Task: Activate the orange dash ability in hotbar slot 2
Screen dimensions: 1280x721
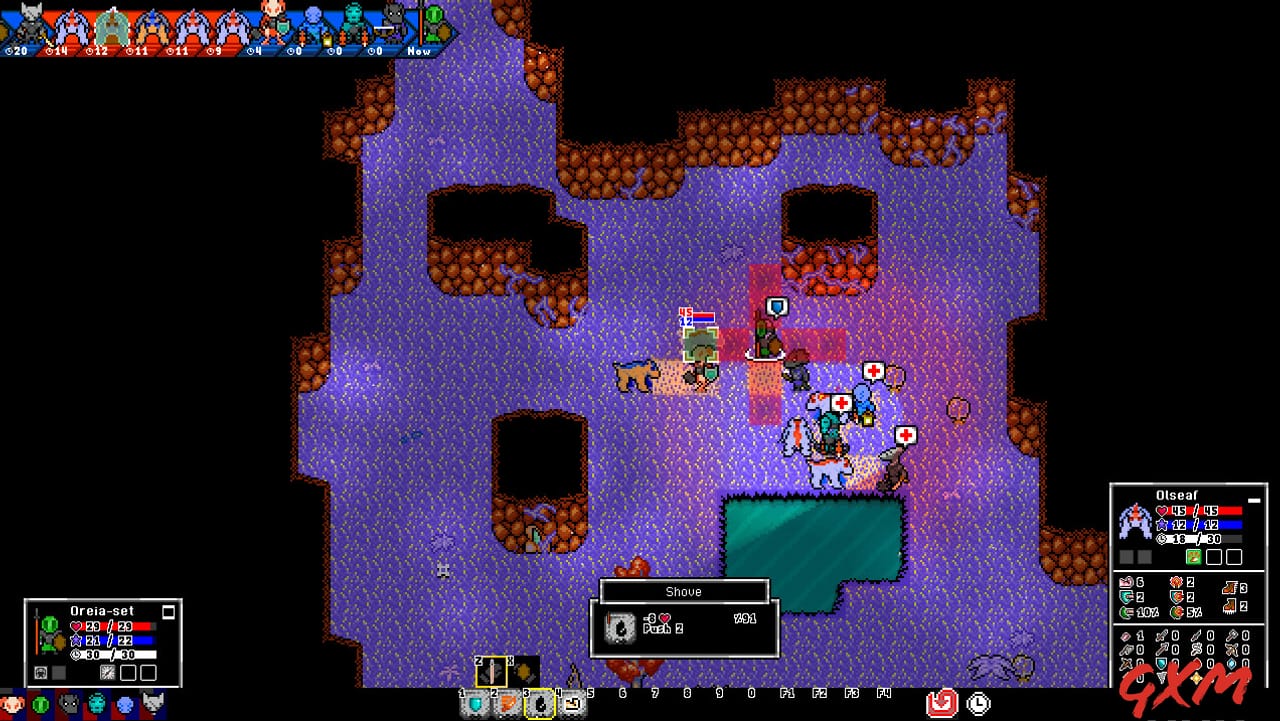Action: (507, 703)
